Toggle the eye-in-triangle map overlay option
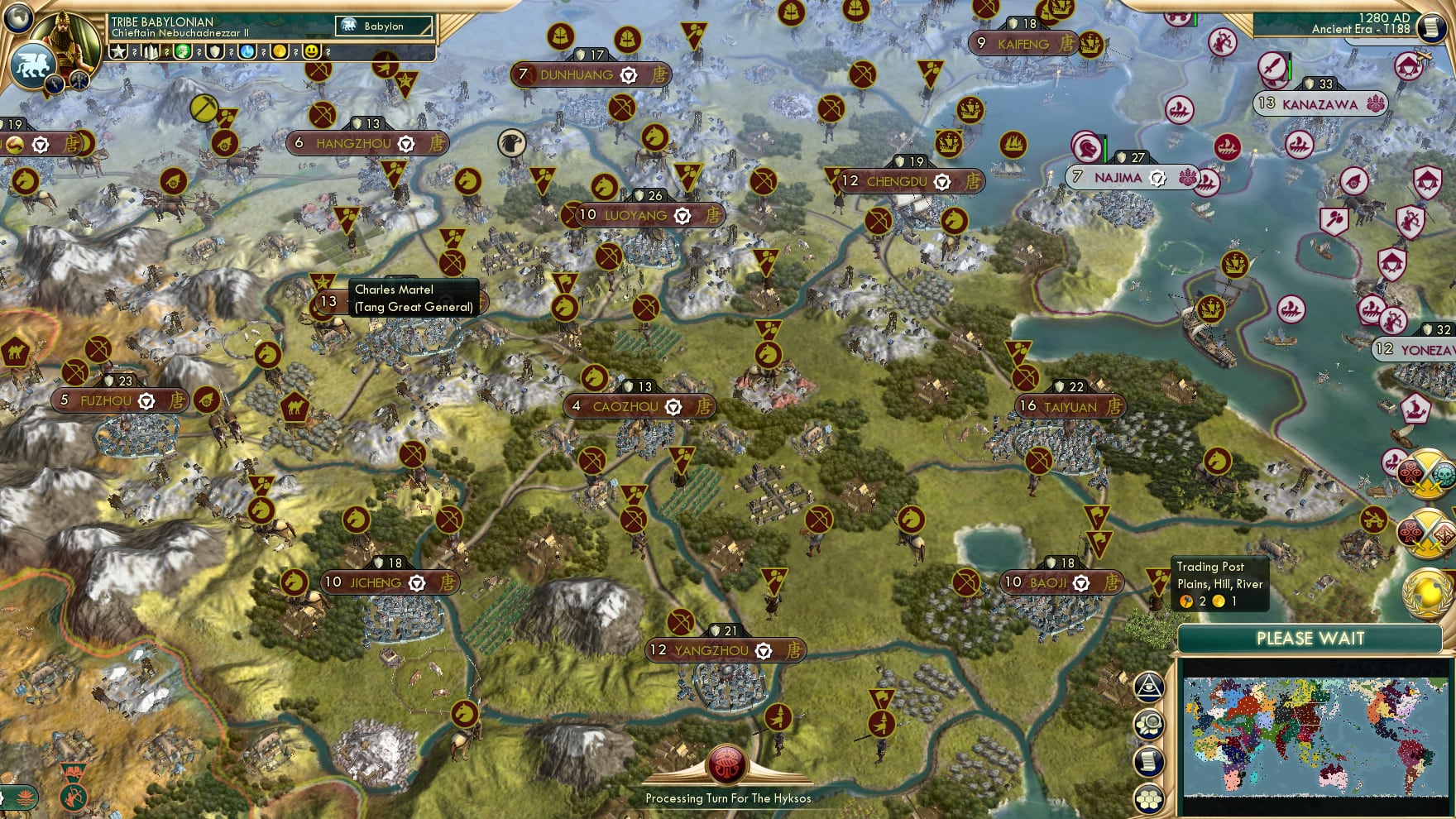 point(1149,687)
